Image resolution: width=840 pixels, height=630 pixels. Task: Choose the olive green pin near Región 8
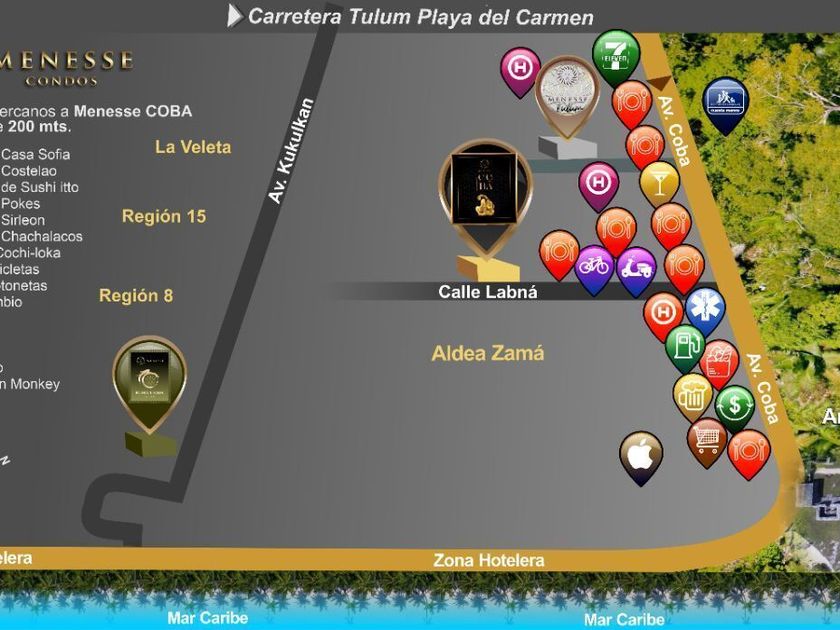click(x=149, y=381)
